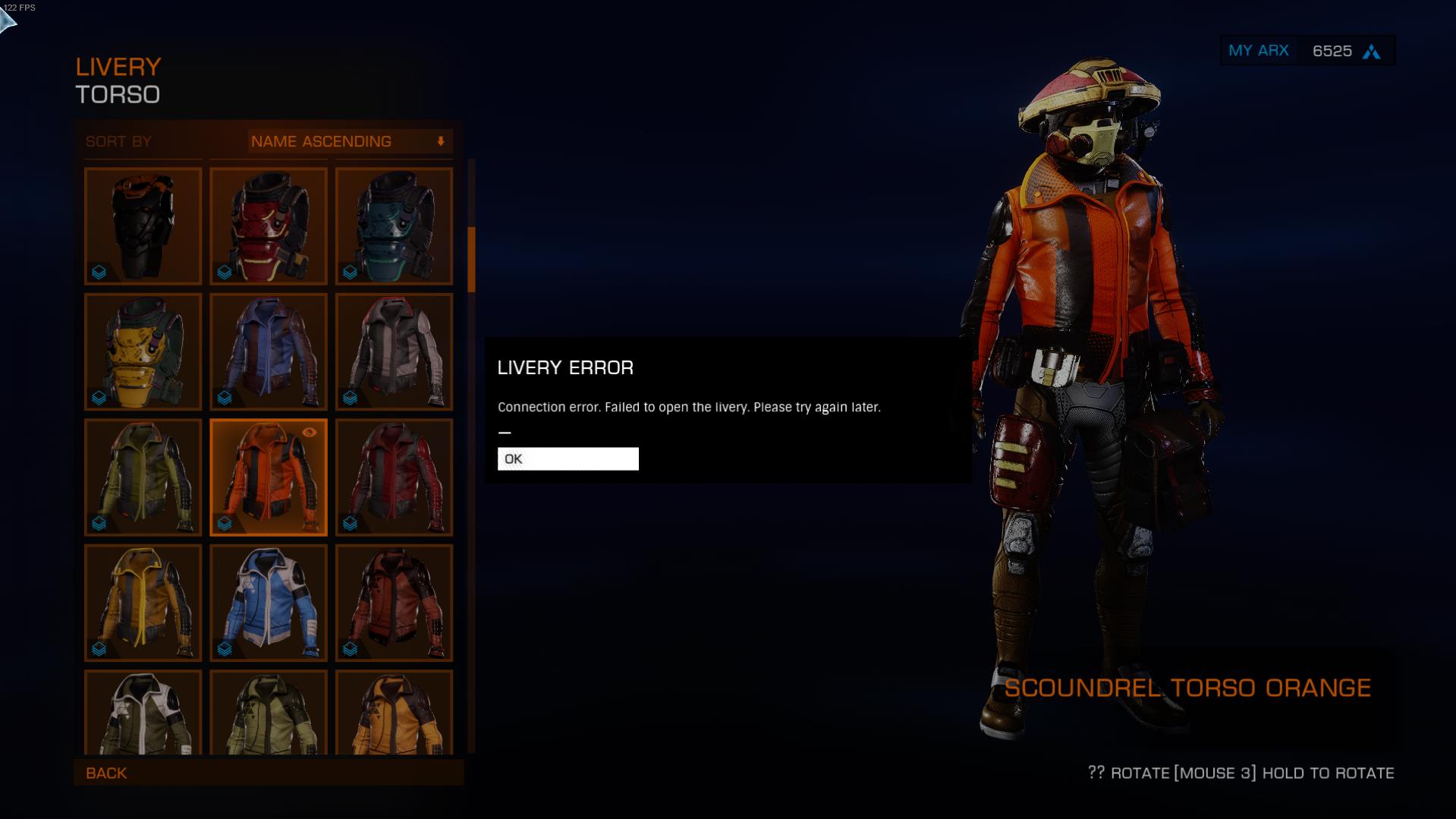The image size is (1456, 819).
Task: Choose the red and black armored torso
Action: [x=269, y=226]
